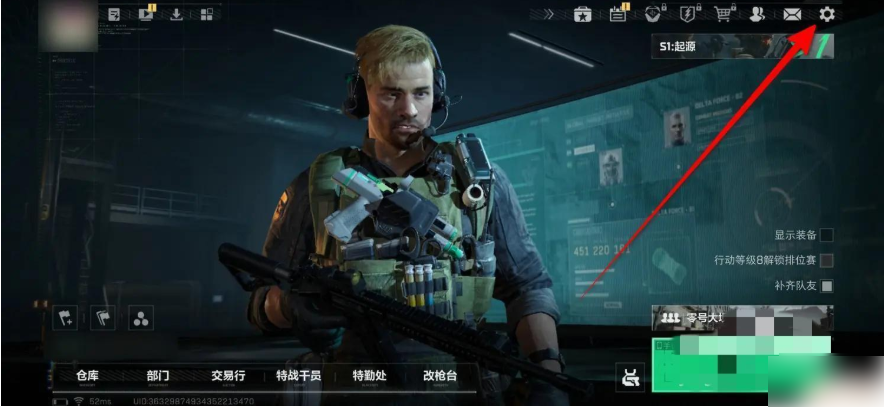Open the star calendar events icon
The height and width of the screenshot is (407, 884).
pos(582,14)
